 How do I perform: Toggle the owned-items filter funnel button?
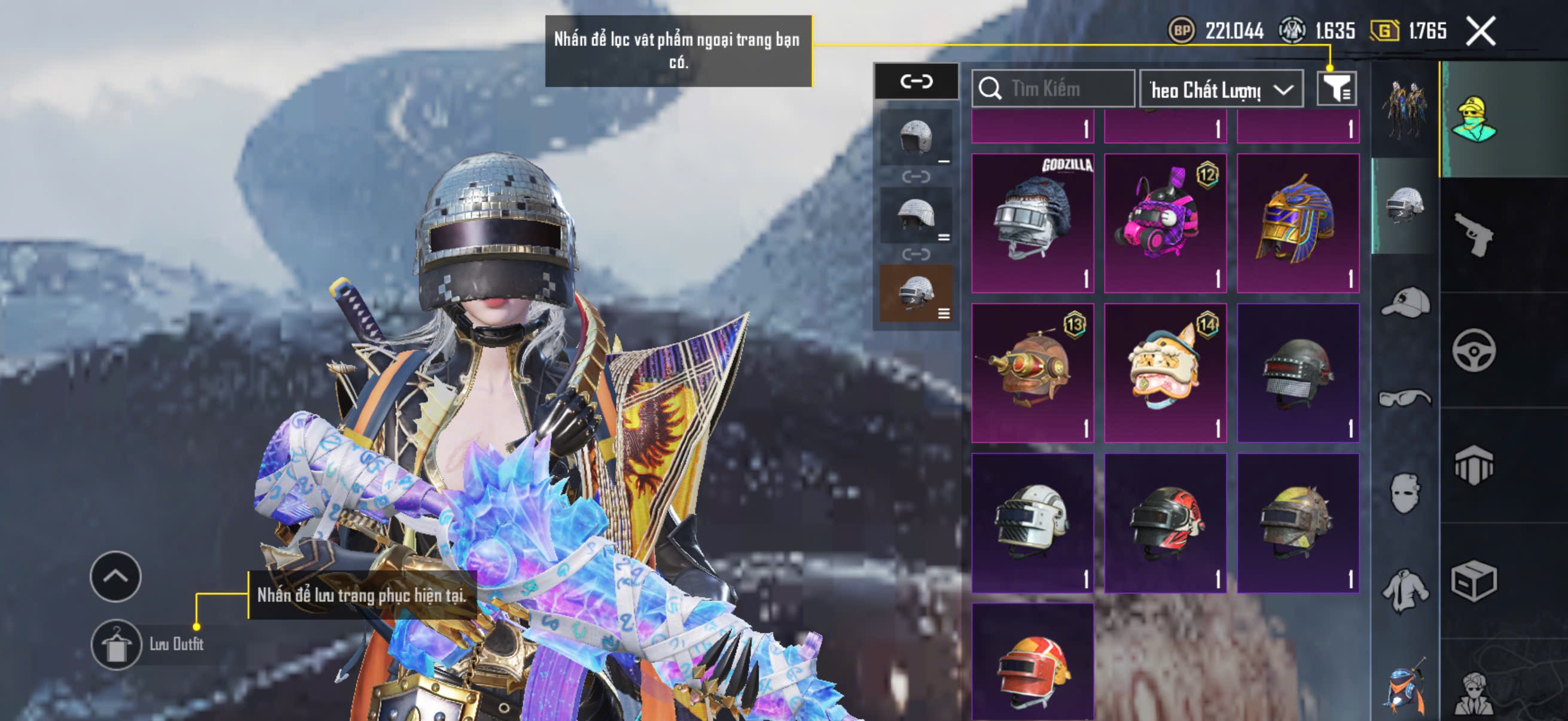1336,90
